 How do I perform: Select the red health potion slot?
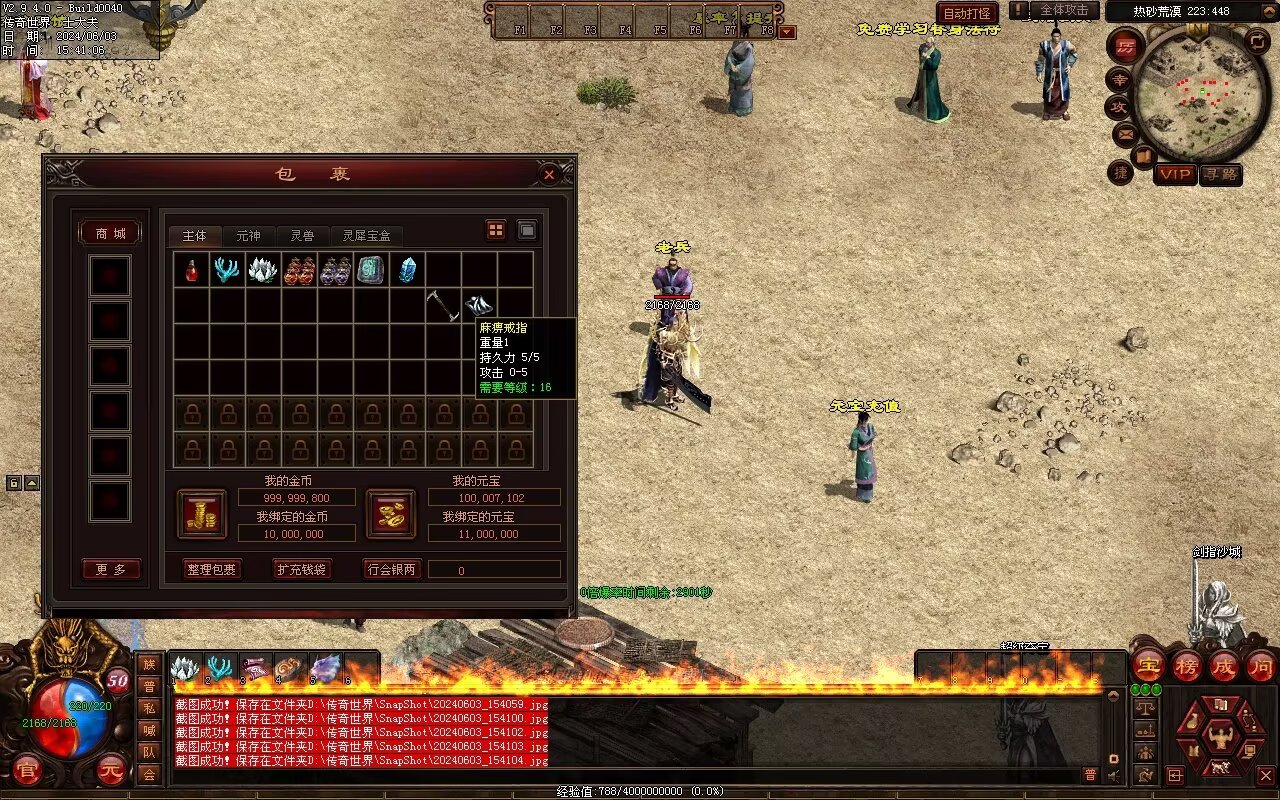(191, 270)
